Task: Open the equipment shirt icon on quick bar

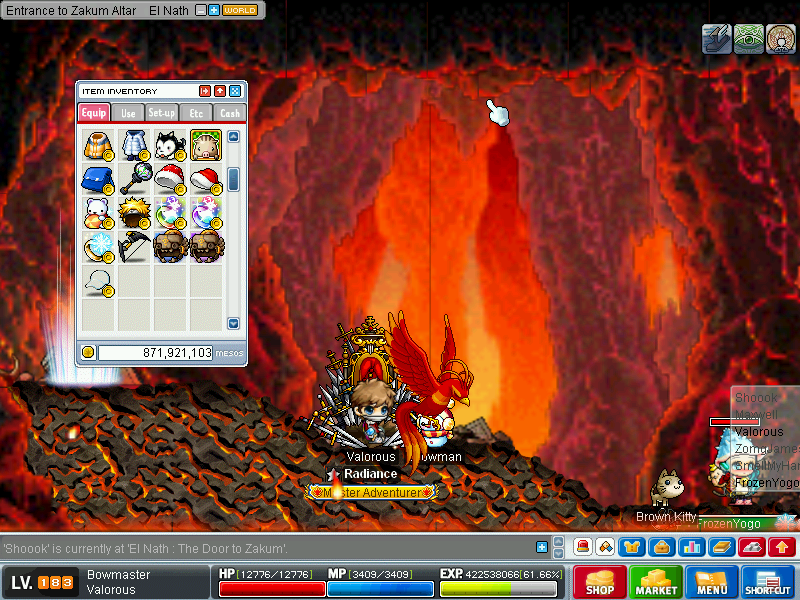Action: [x=632, y=547]
